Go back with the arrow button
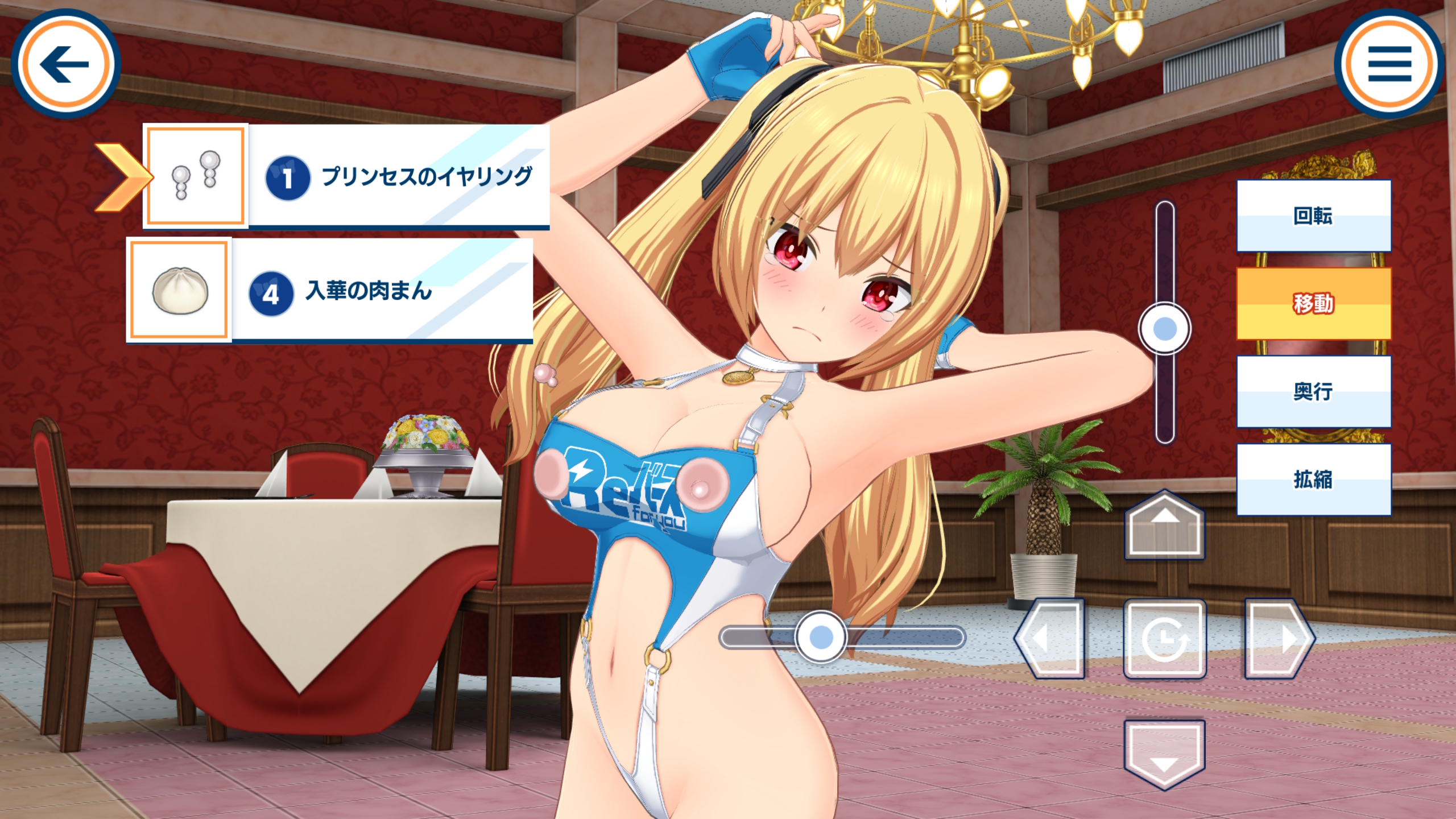The image size is (1456, 819). (x=65, y=64)
